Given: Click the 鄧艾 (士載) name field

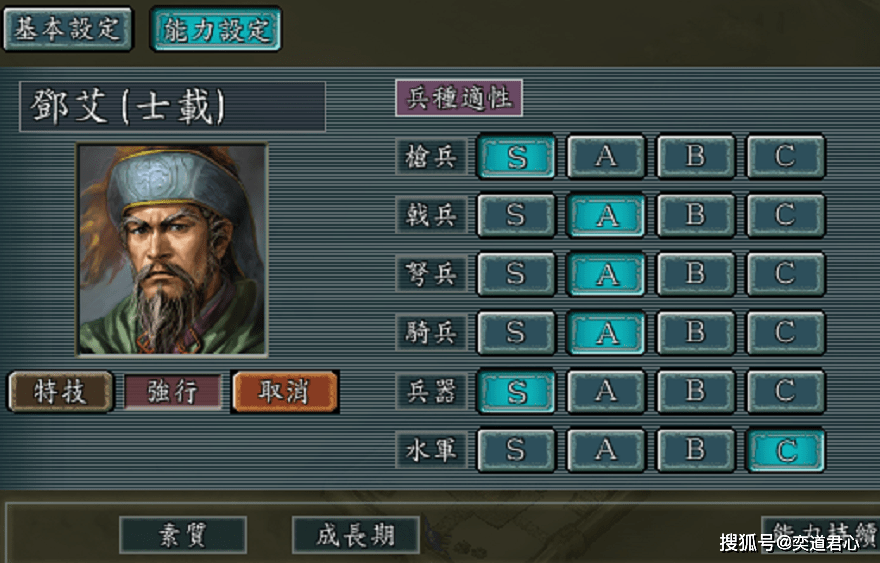Looking at the screenshot, I should pyautogui.click(x=172, y=107).
